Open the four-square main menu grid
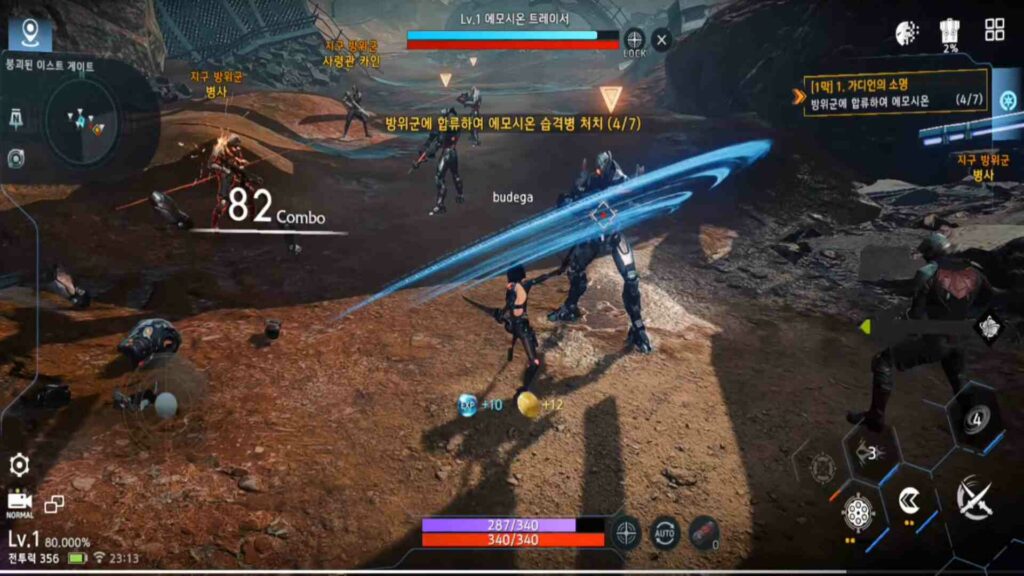This screenshot has height=576, width=1024. click(994, 30)
